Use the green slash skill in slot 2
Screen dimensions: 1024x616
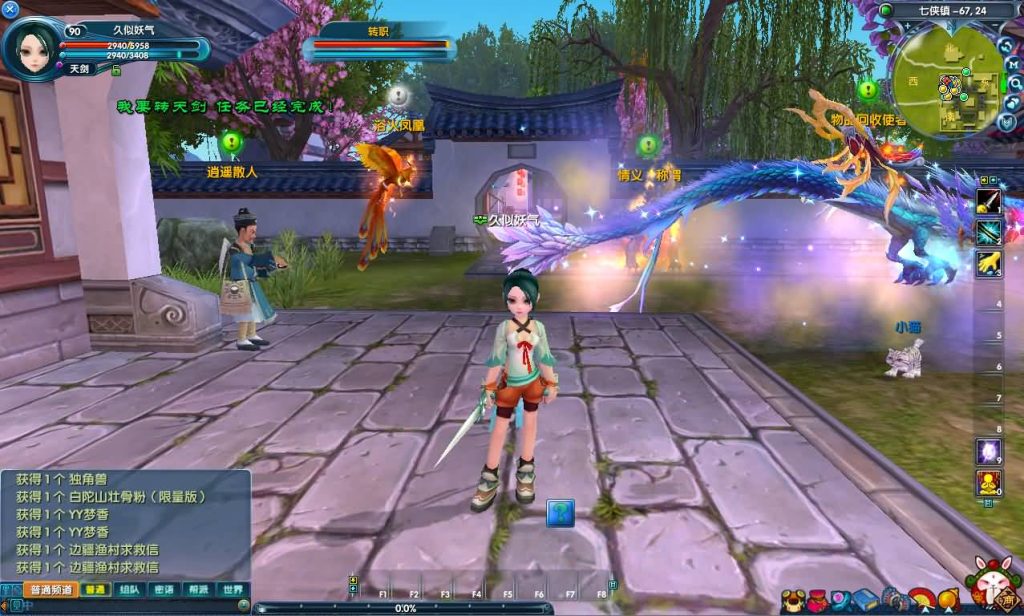(x=989, y=232)
